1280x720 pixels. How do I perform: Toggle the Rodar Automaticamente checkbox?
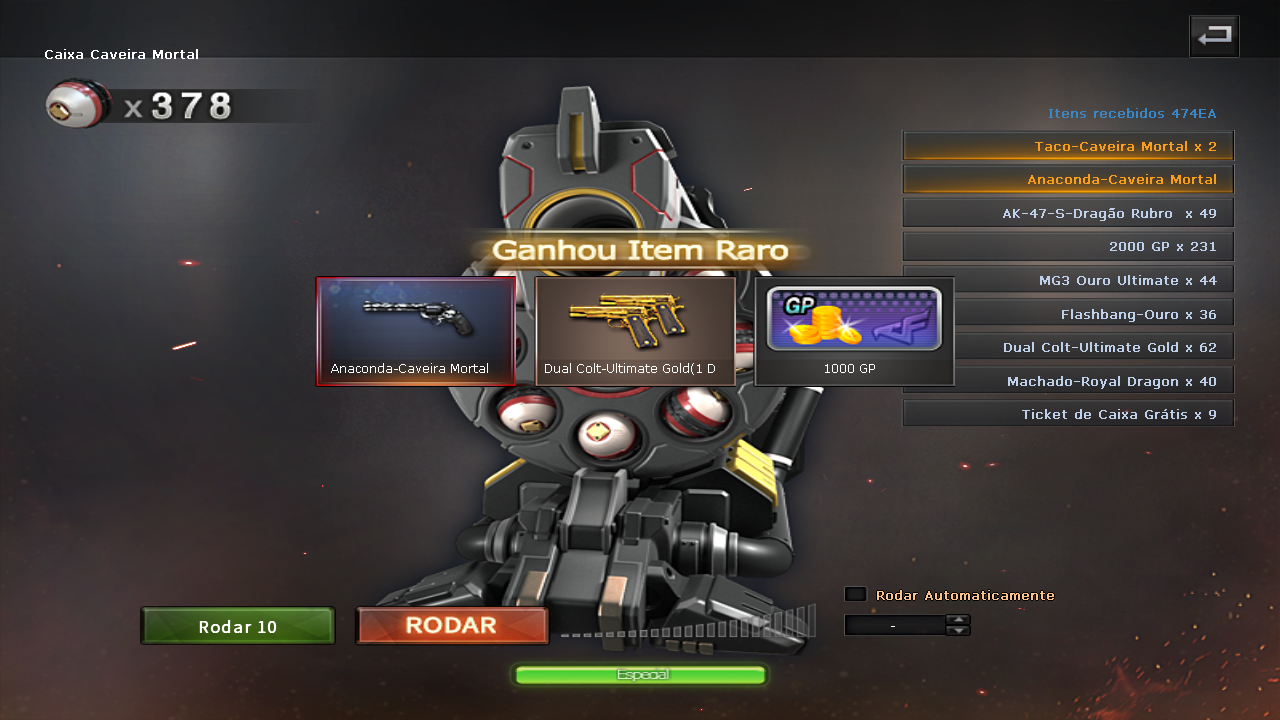(x=855, y=594)
